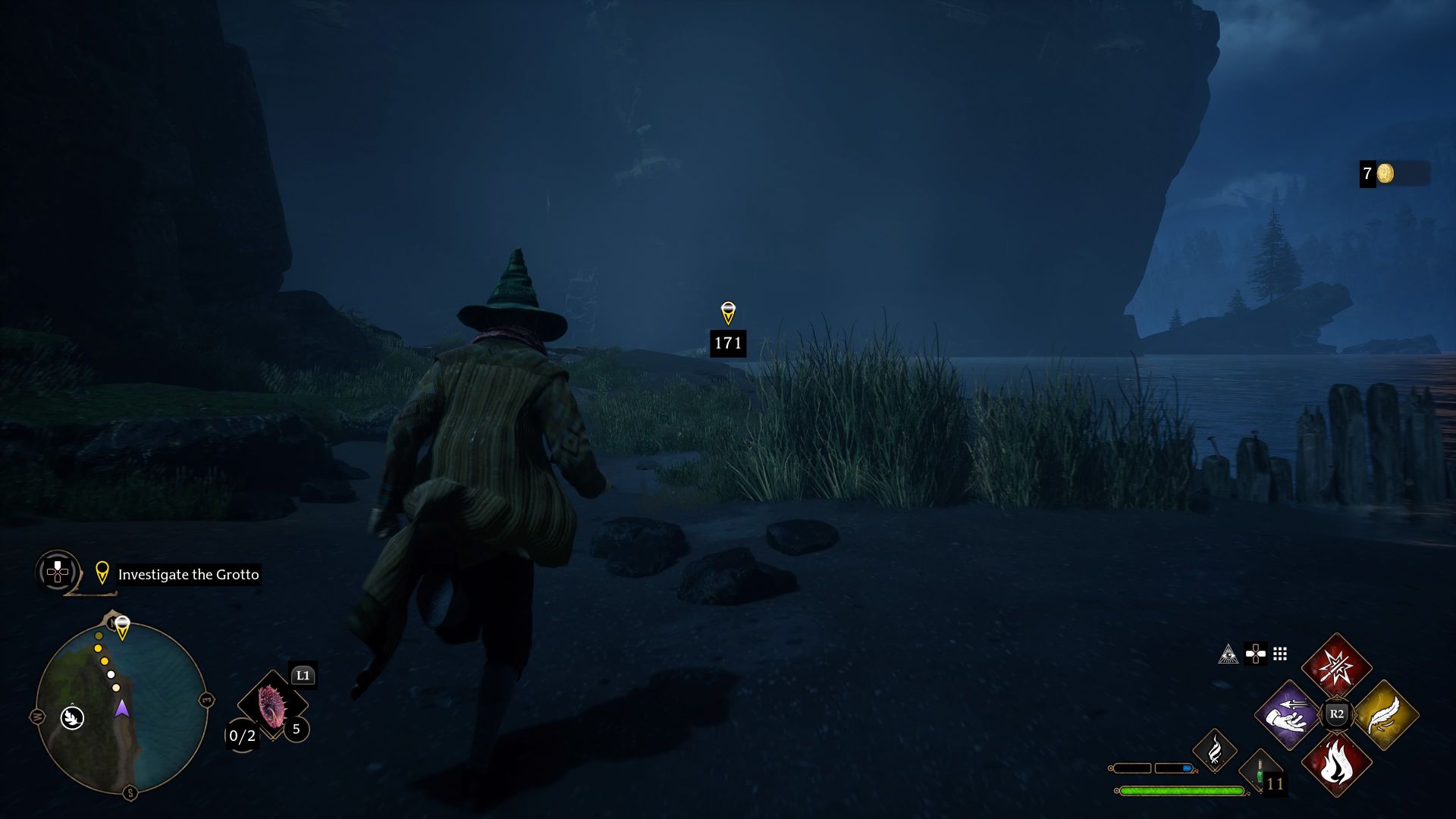This screenshot has width=1456, height=819.
Task: Click the player arrow on the minimap
Action: (x=122, y=710)
